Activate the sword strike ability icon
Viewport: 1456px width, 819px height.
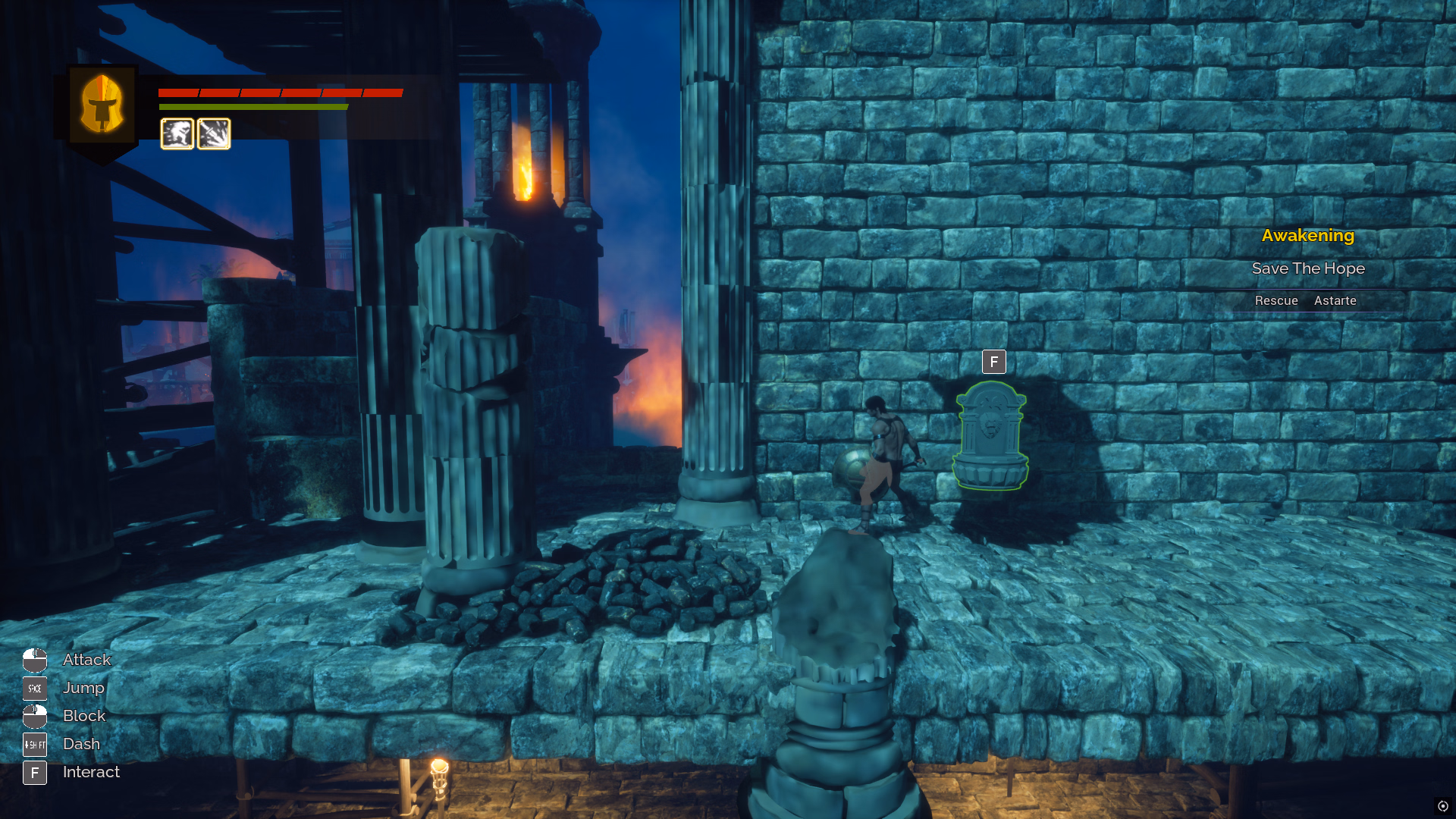pos(214,134)
